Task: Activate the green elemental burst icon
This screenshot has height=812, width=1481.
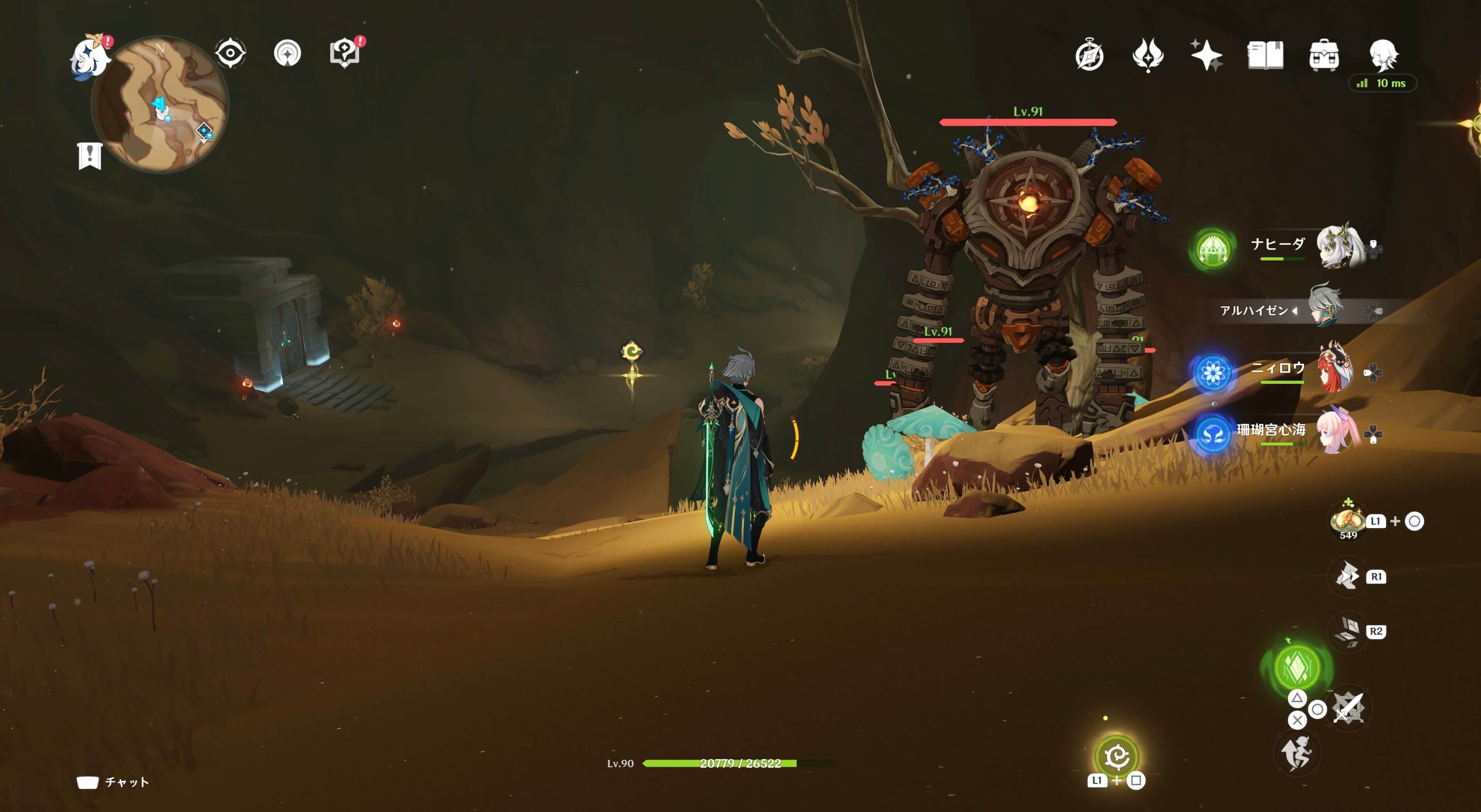Action: pos(1297,667)
